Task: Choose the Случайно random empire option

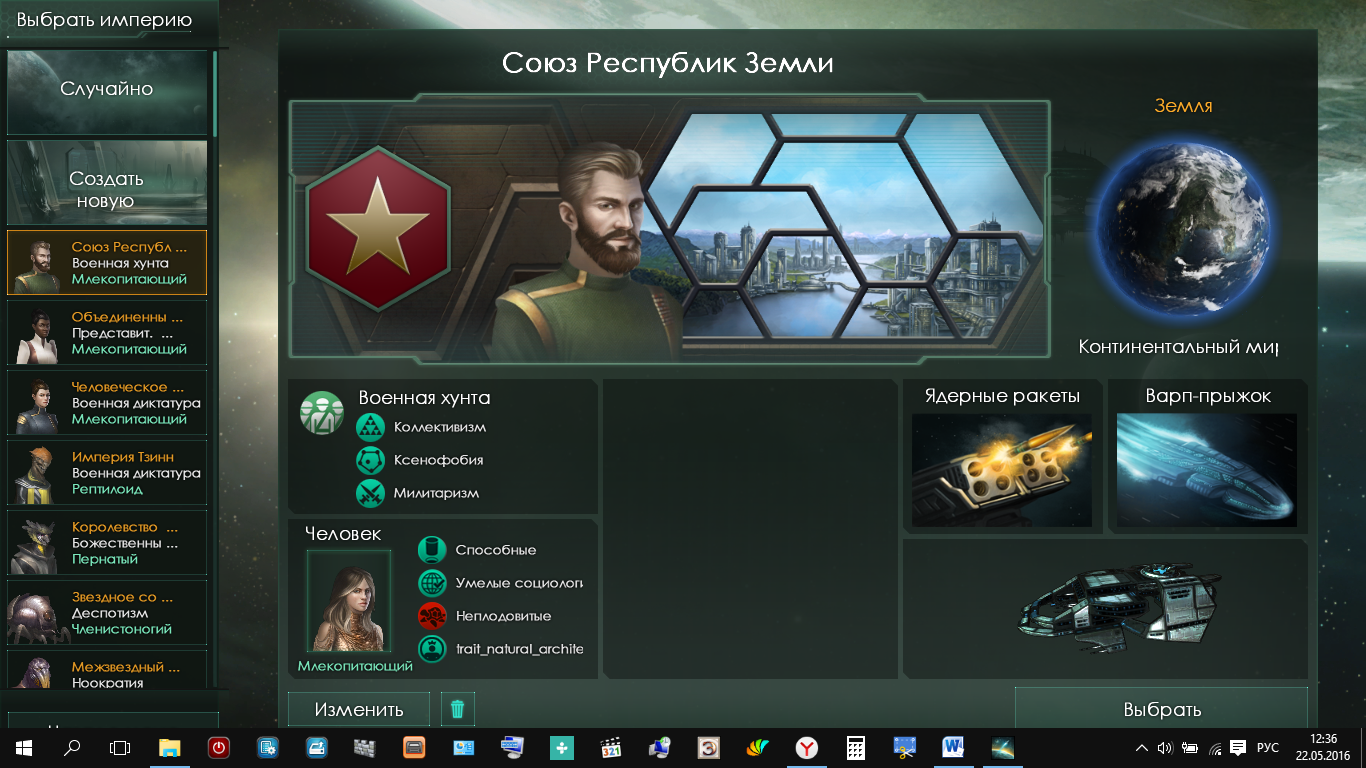Action: (107, 90)
